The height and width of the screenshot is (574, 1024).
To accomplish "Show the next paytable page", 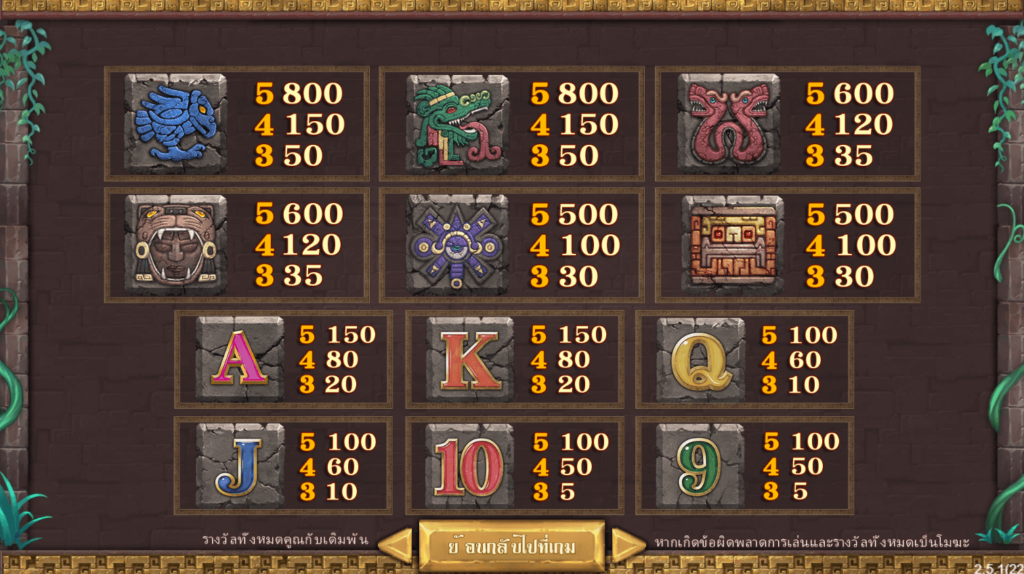I will tap(628, 545).
